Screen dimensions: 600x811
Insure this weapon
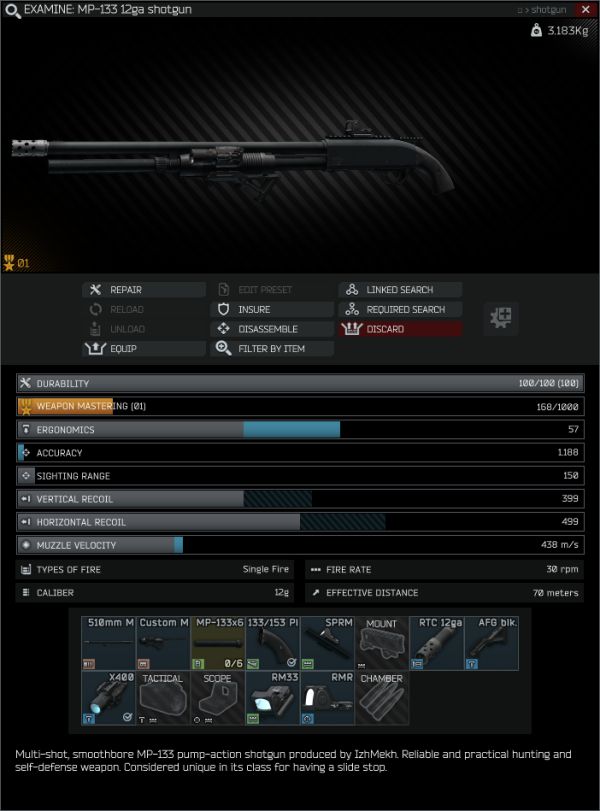pyautogui.click(x=272, y=310)
